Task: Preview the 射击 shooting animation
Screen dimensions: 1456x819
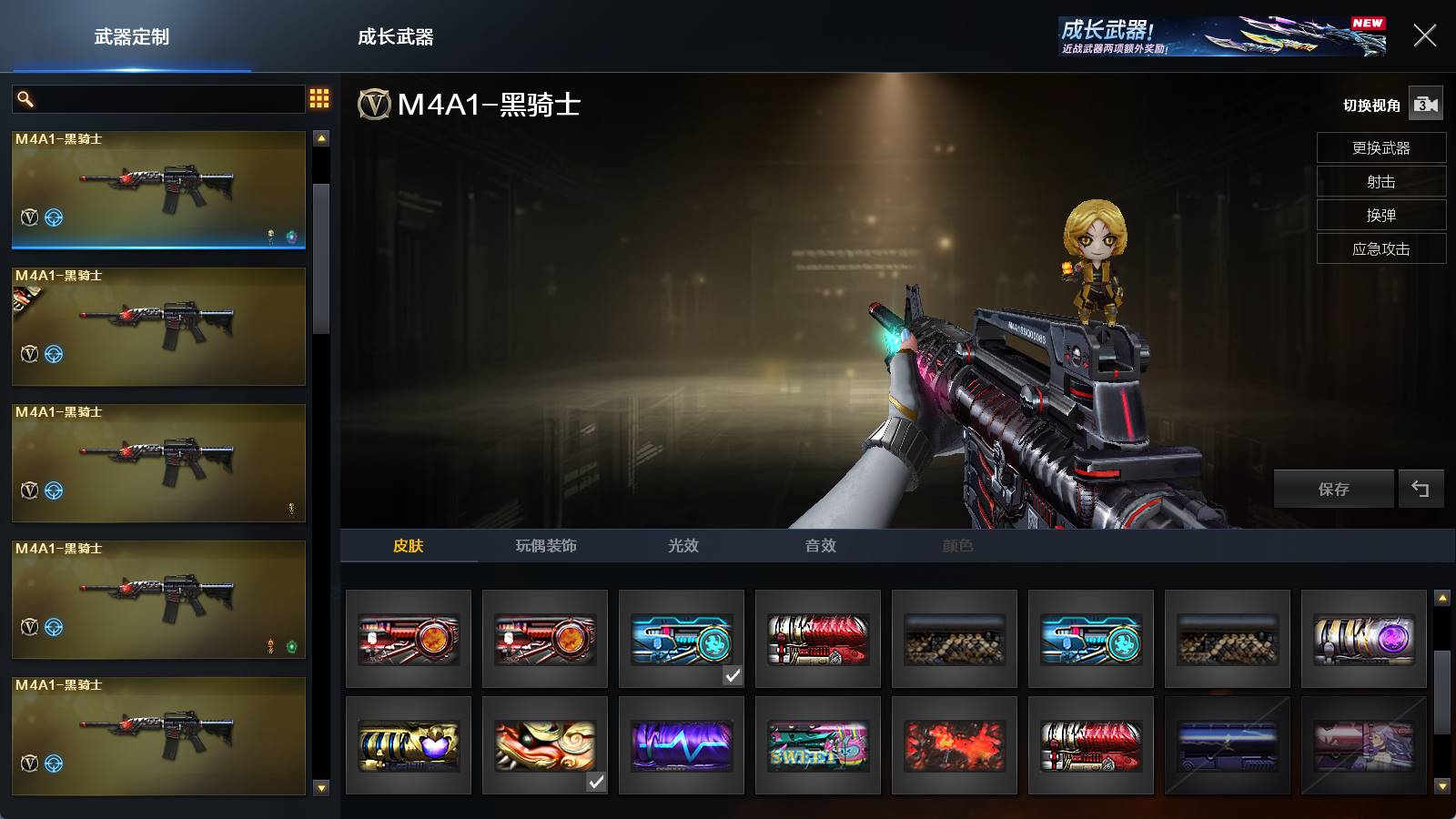Action: point(1380,182)
